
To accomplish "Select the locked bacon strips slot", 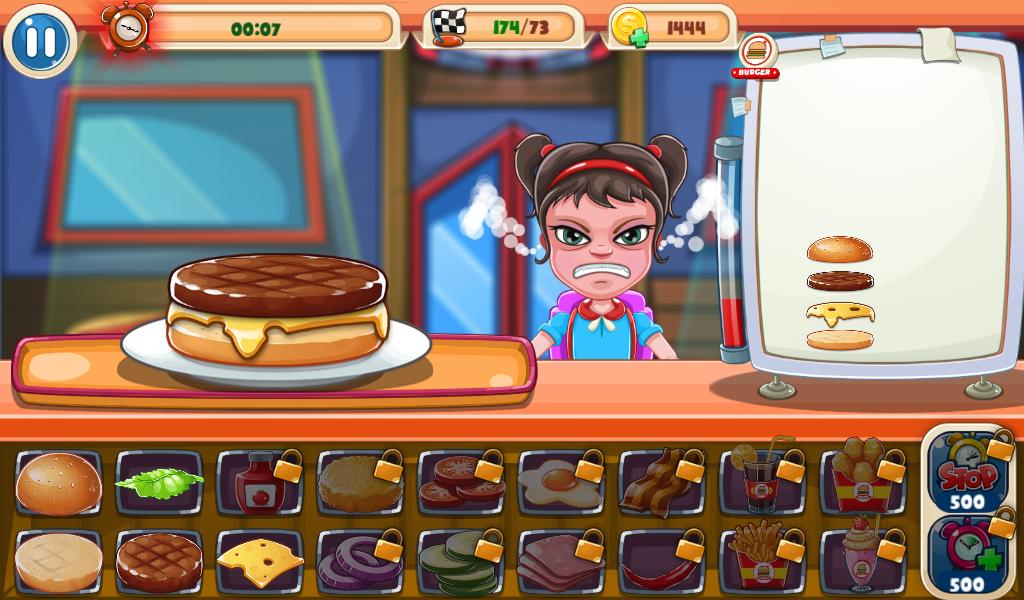I will point(661,483).
